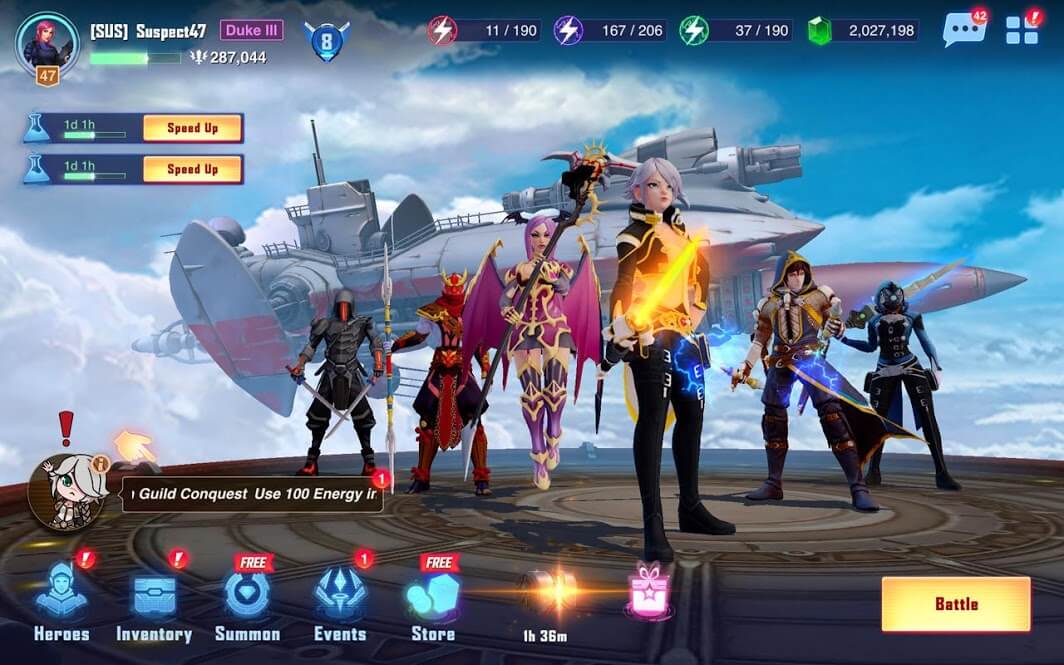Open the Inventory chest
The height and width of the screenshot is (665, 1064).
pyautogui.click(x=154, y=601)
